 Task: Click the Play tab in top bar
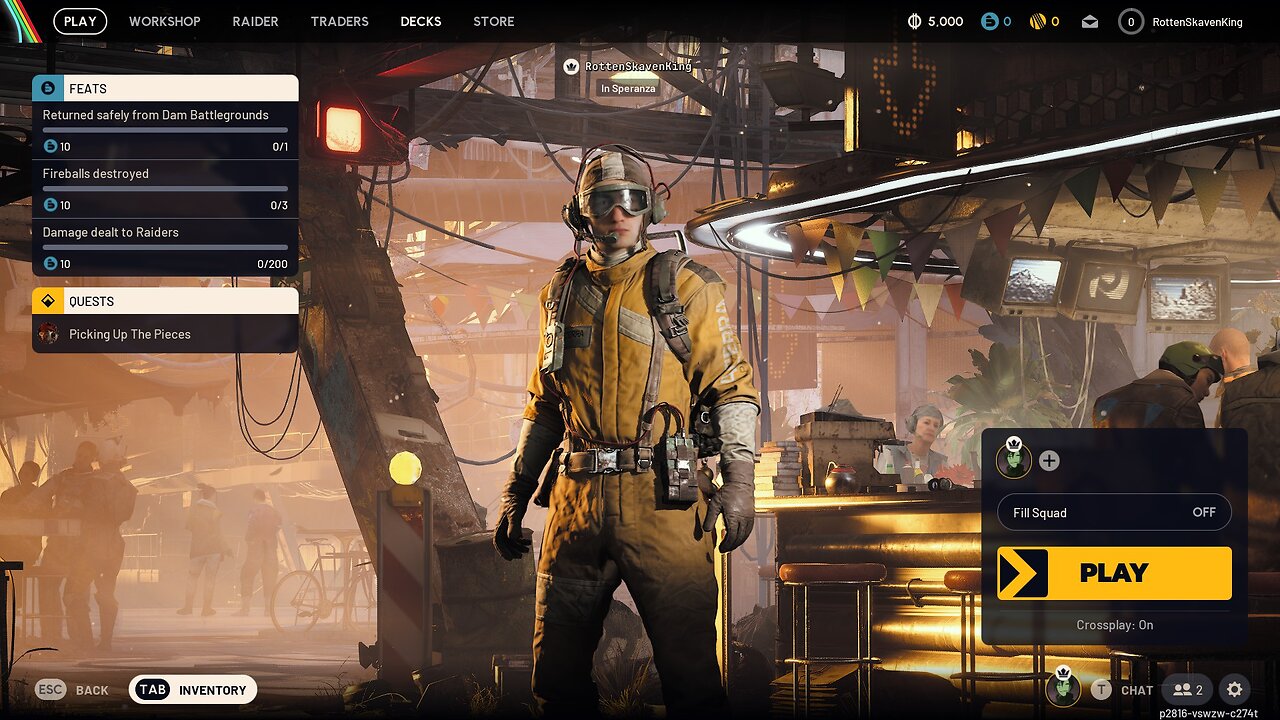[80, 21]
